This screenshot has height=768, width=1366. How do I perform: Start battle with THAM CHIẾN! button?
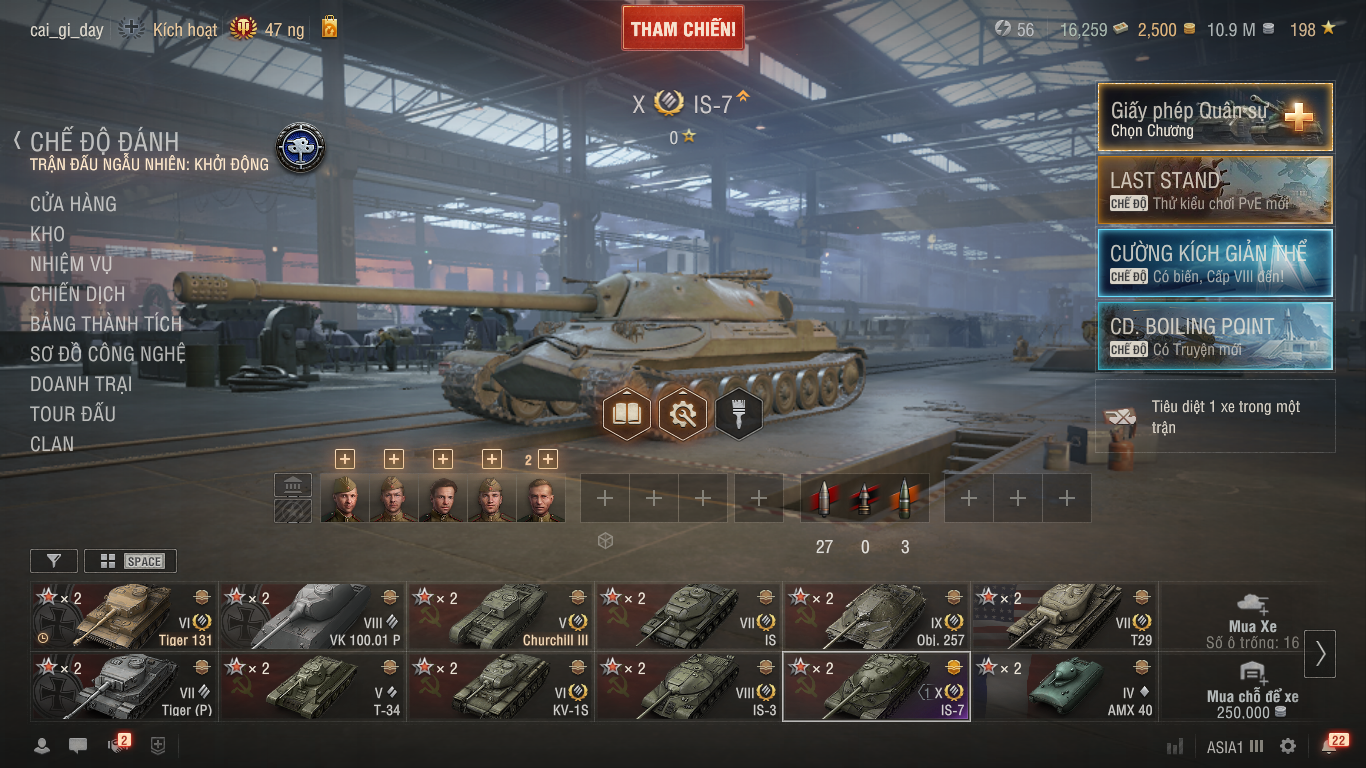point(683,29)
